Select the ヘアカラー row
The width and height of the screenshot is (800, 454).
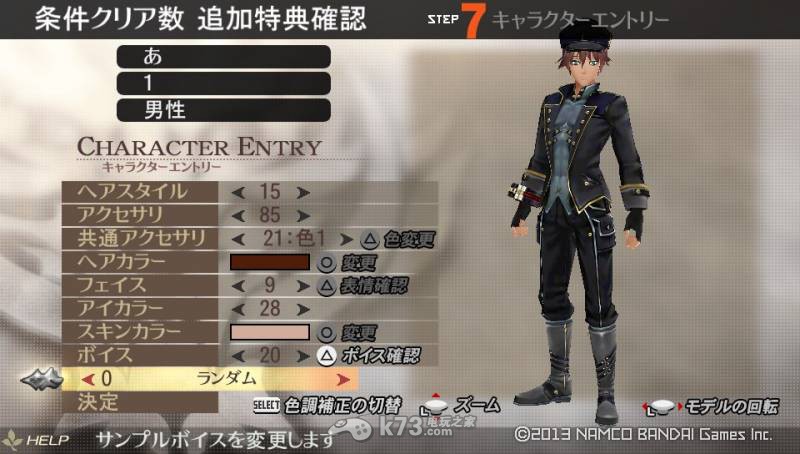(x=138, y=262)
